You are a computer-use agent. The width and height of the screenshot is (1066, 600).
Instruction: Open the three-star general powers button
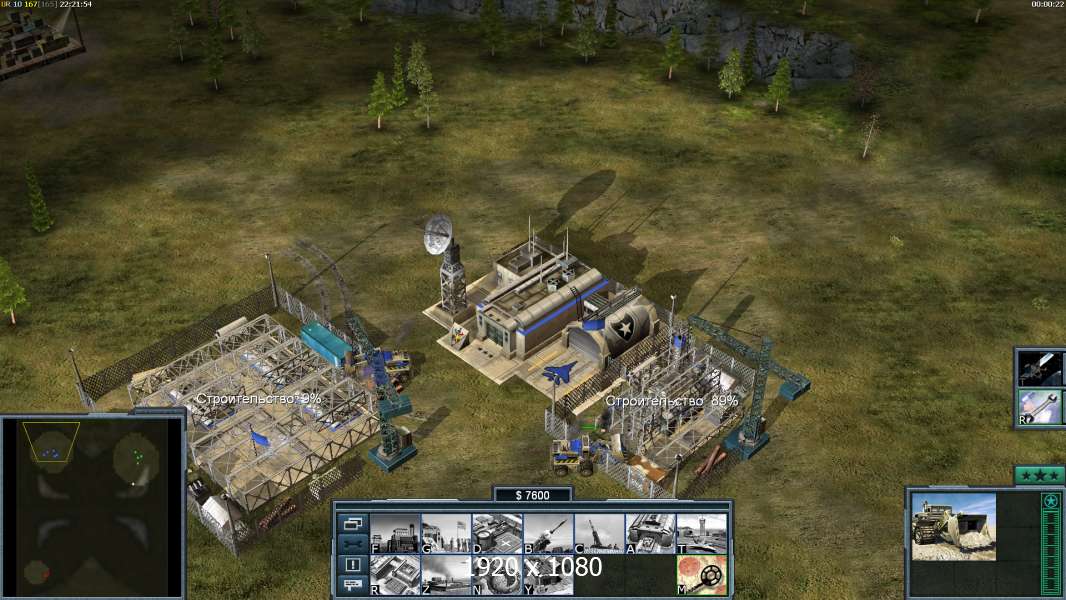(x=1039, y=475)
